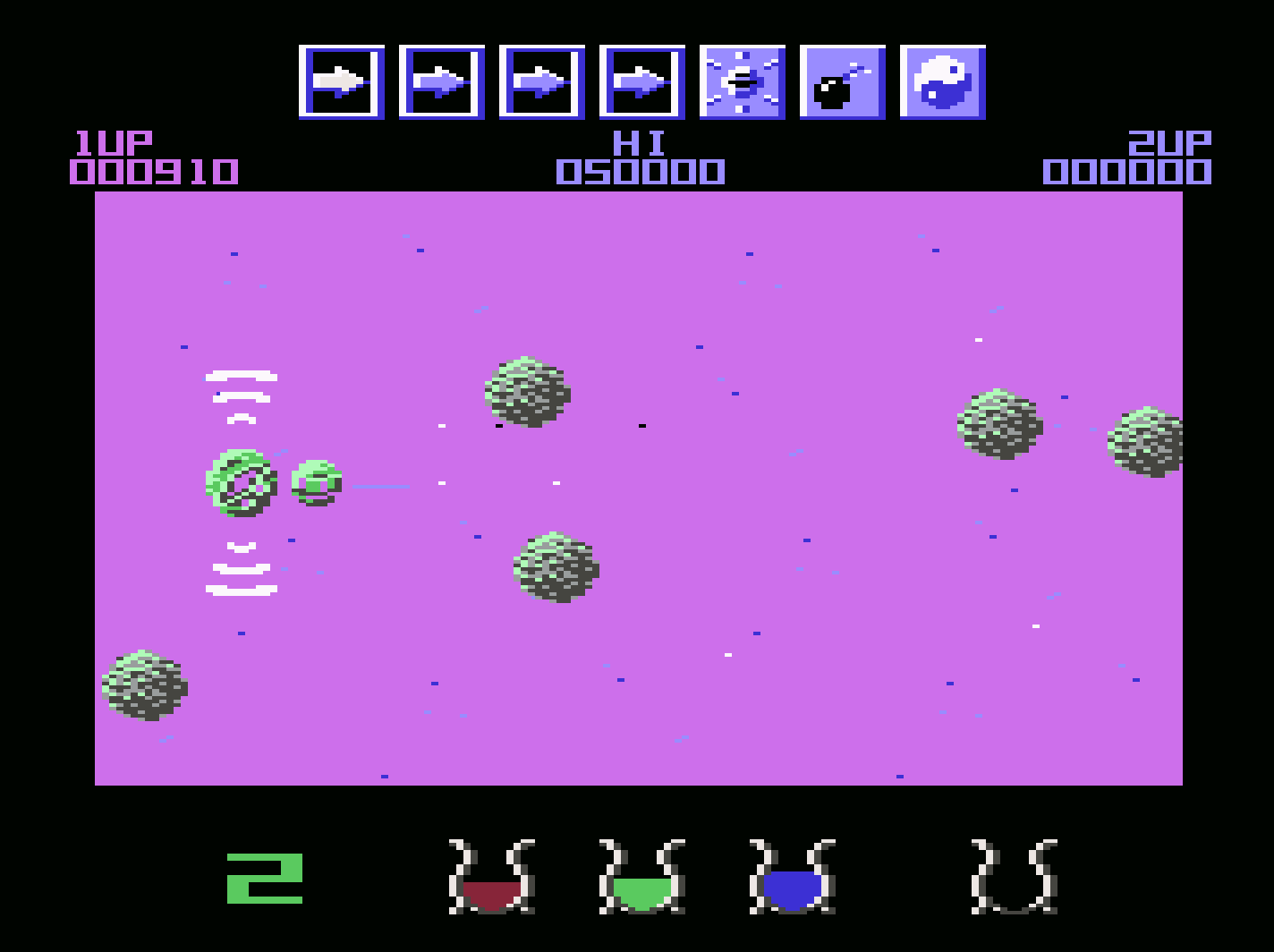The height and width of the screenshot is (952, 1274).
Task: Click the 2UP score readout 000000
Action: [1126, 168]
